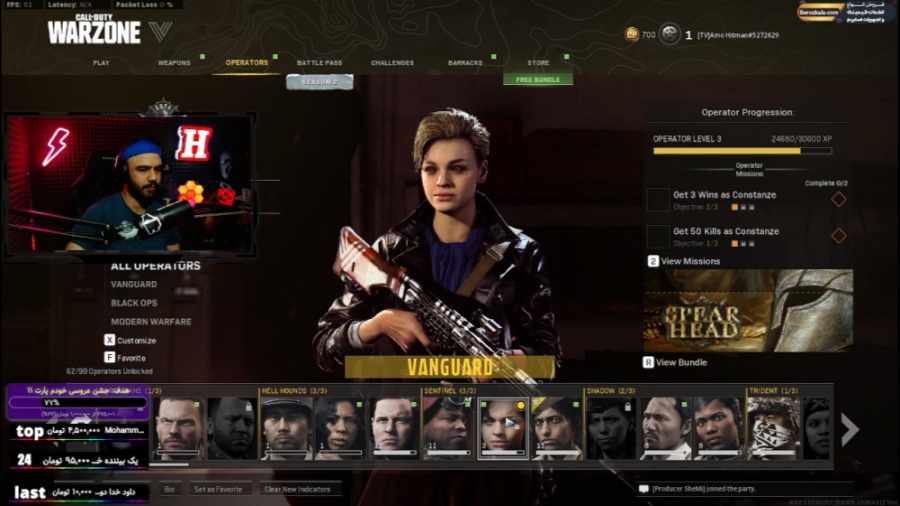The width and height of the screenshot is (900, 506).
Task: Open the Season 2 banner
Action: pos(319,82)
